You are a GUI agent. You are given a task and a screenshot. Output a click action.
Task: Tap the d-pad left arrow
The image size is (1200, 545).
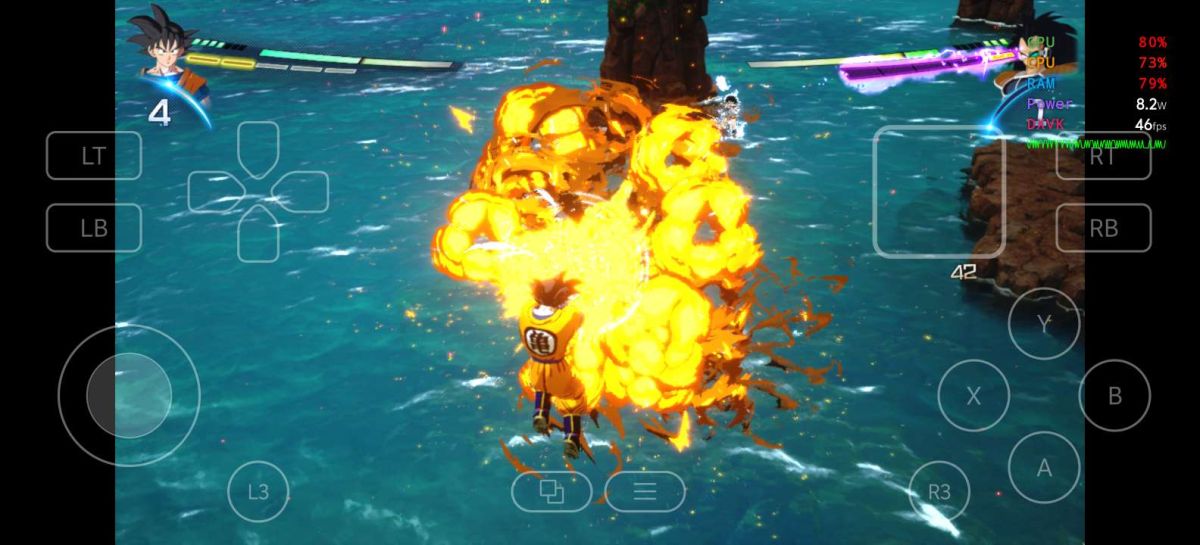coord(215,191)
